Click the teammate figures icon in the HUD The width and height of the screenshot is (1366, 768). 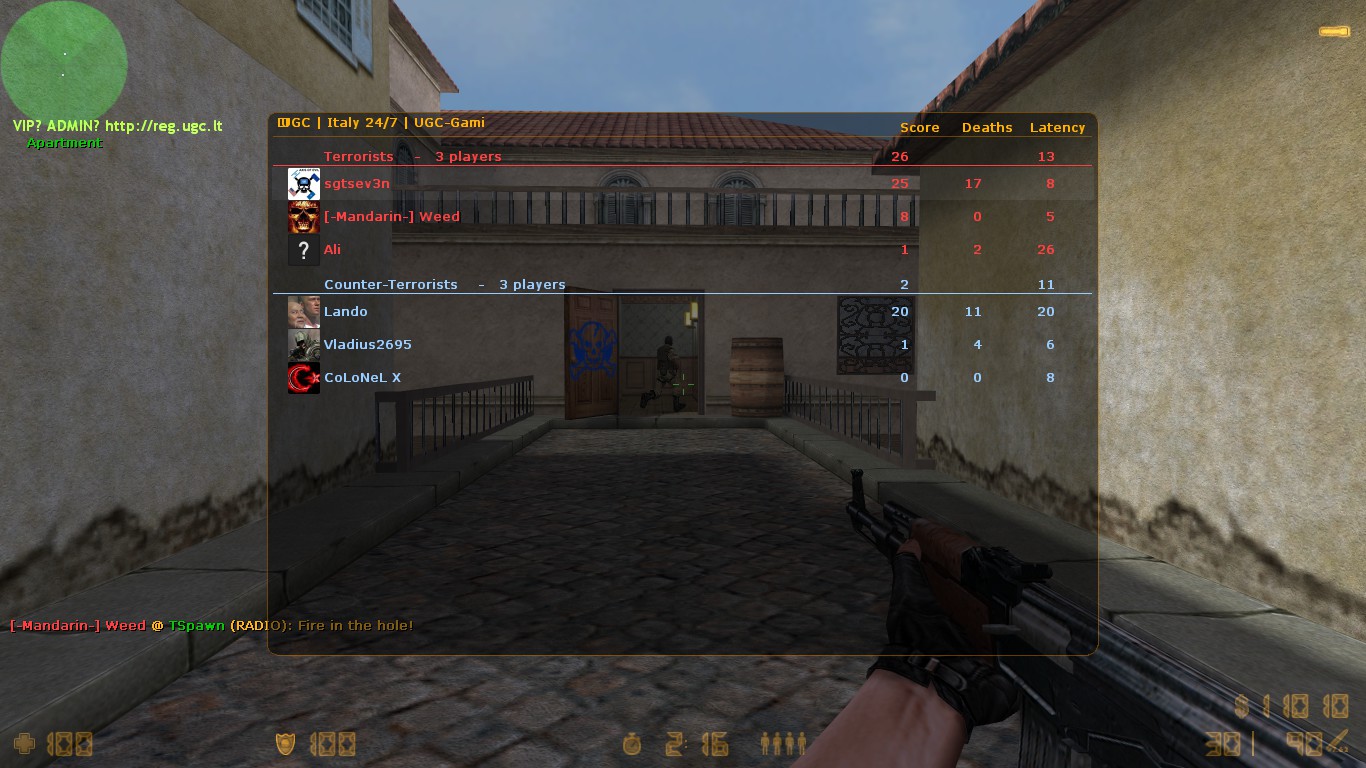[x=783, y=744]
